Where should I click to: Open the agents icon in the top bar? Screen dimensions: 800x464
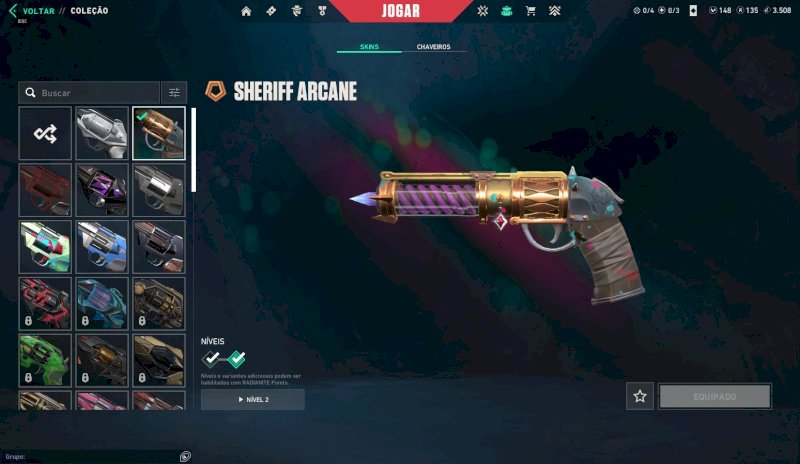297,11
